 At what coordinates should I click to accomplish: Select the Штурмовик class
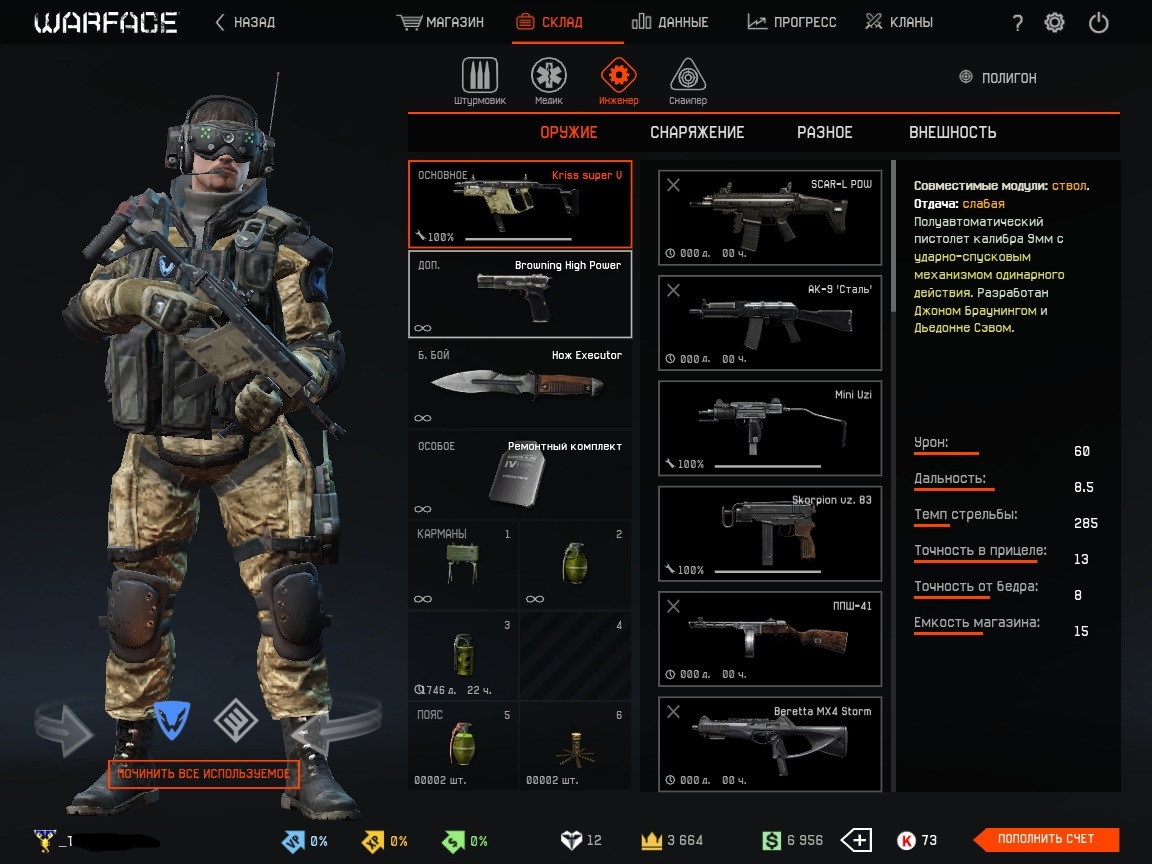pyautogui.click(x=480, y=79)
